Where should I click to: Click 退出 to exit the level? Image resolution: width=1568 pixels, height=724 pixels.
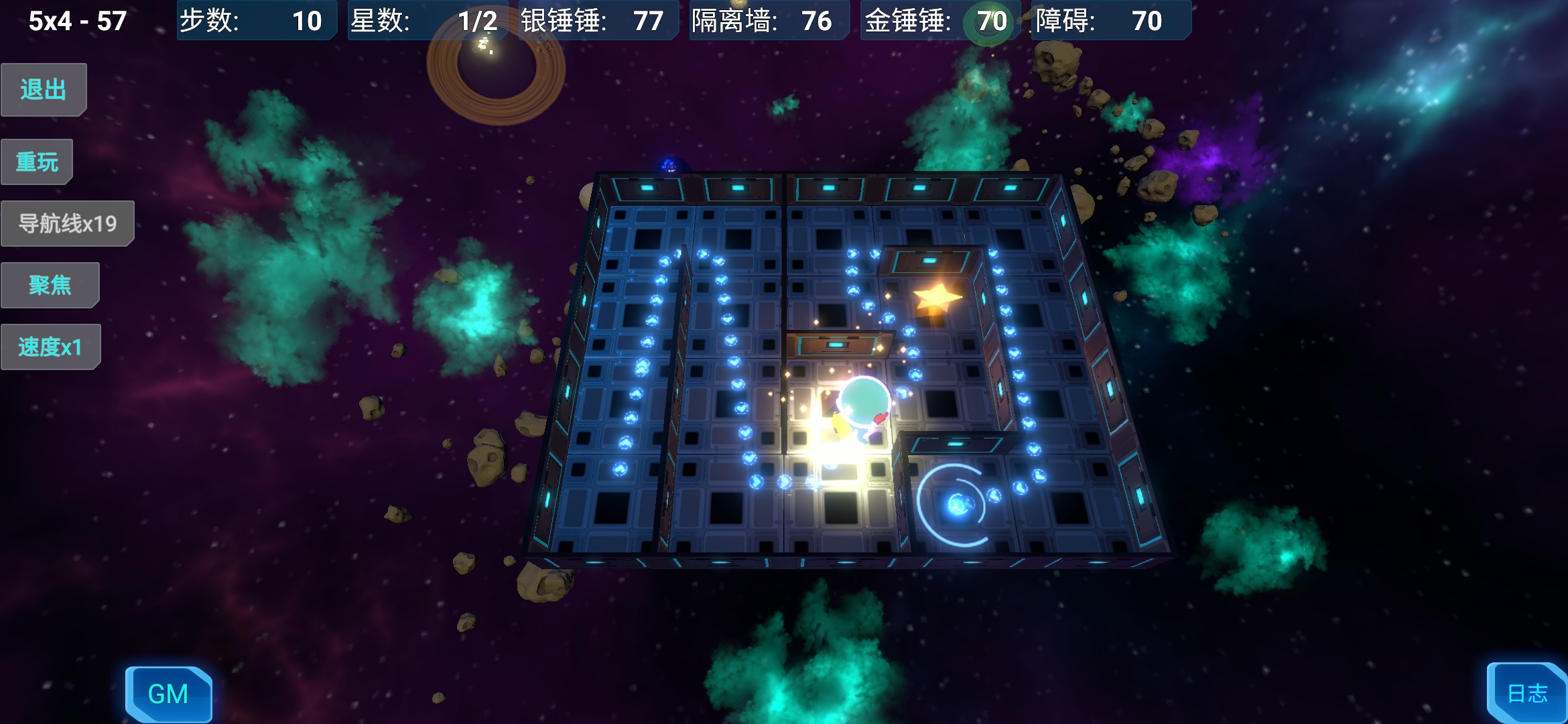click(43, 88)
